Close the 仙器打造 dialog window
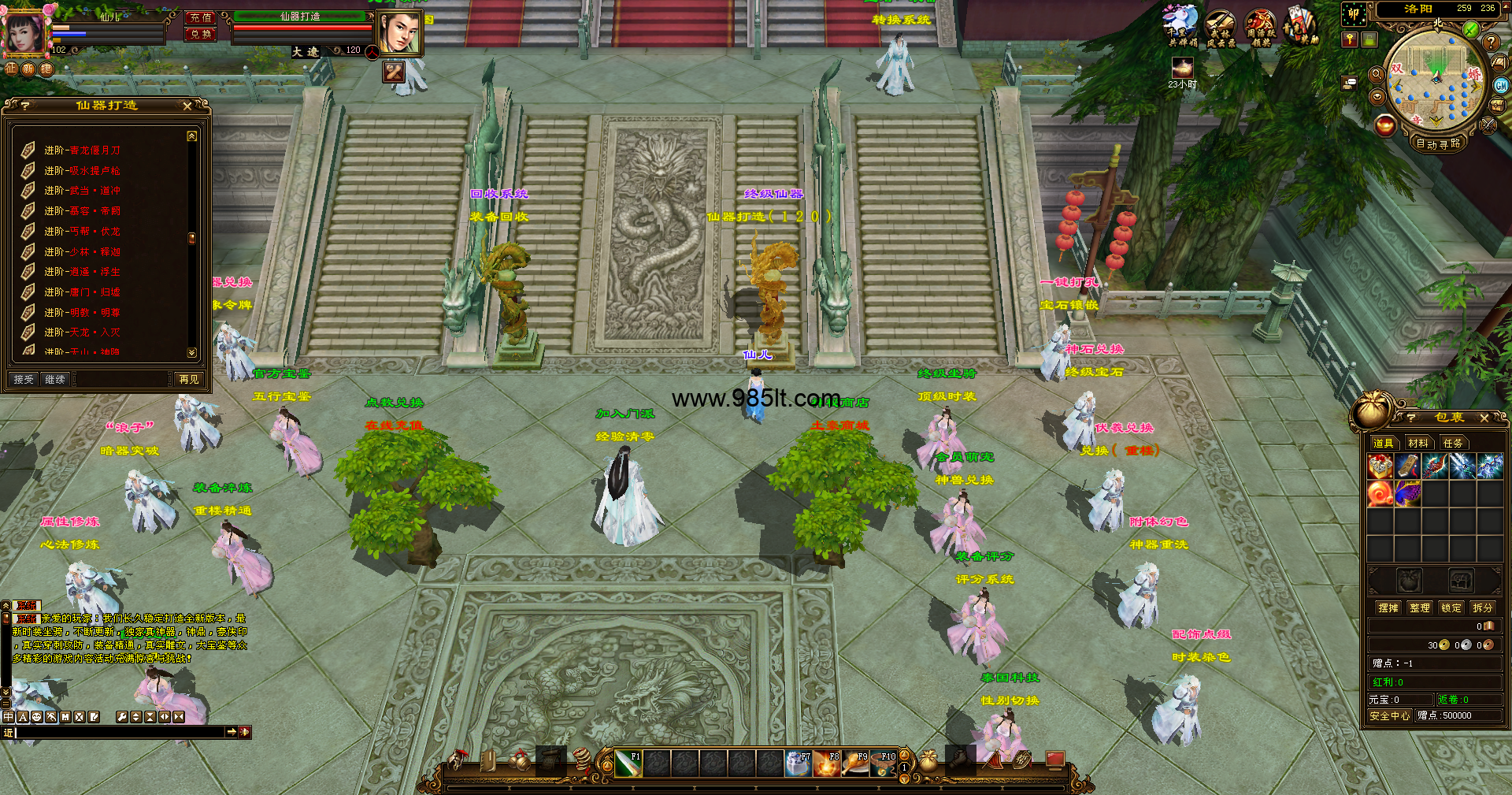Viewport: 1512px width, 795px height. 187,106
